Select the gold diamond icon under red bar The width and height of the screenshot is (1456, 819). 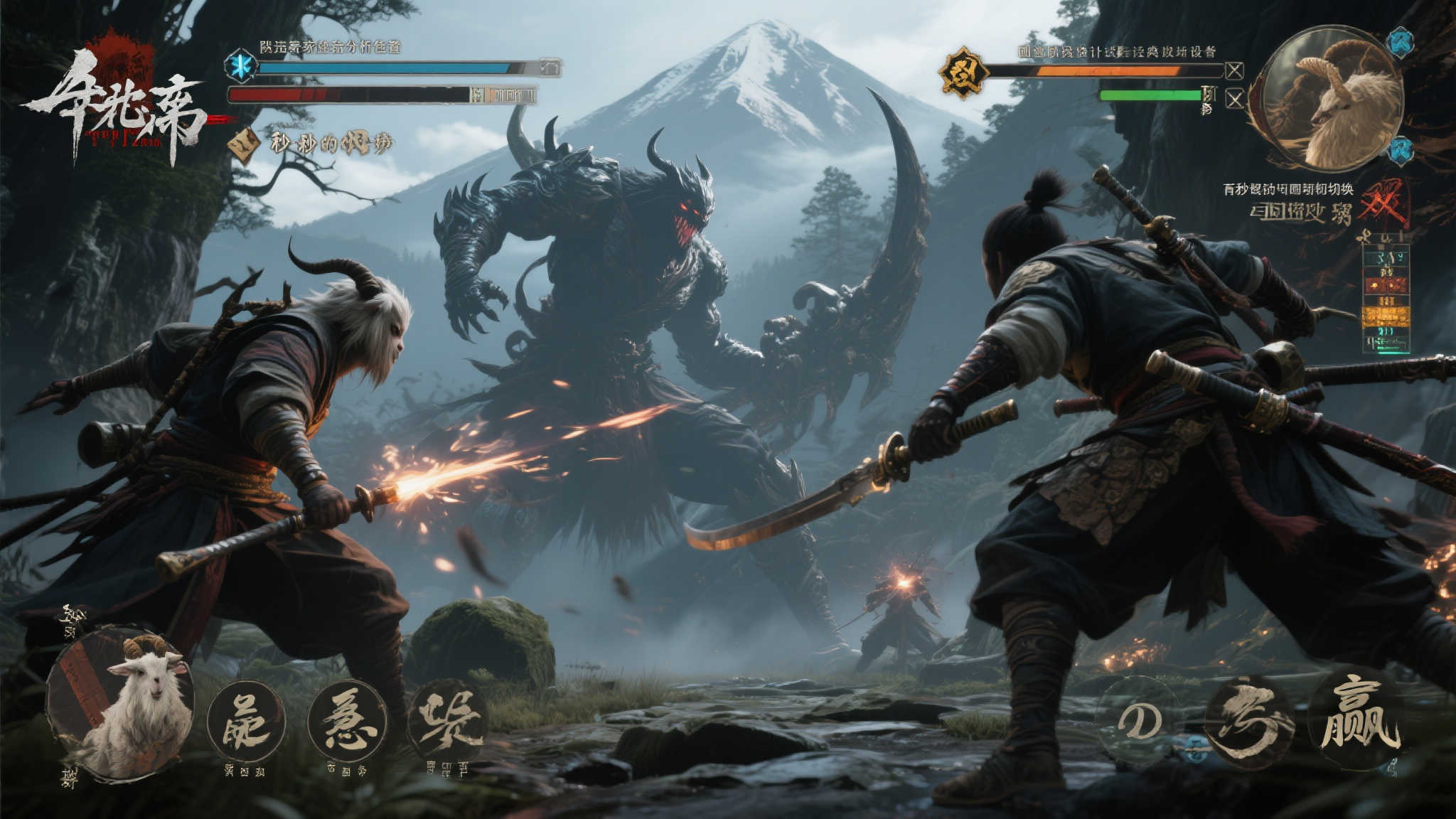click(x=244, y=144)
